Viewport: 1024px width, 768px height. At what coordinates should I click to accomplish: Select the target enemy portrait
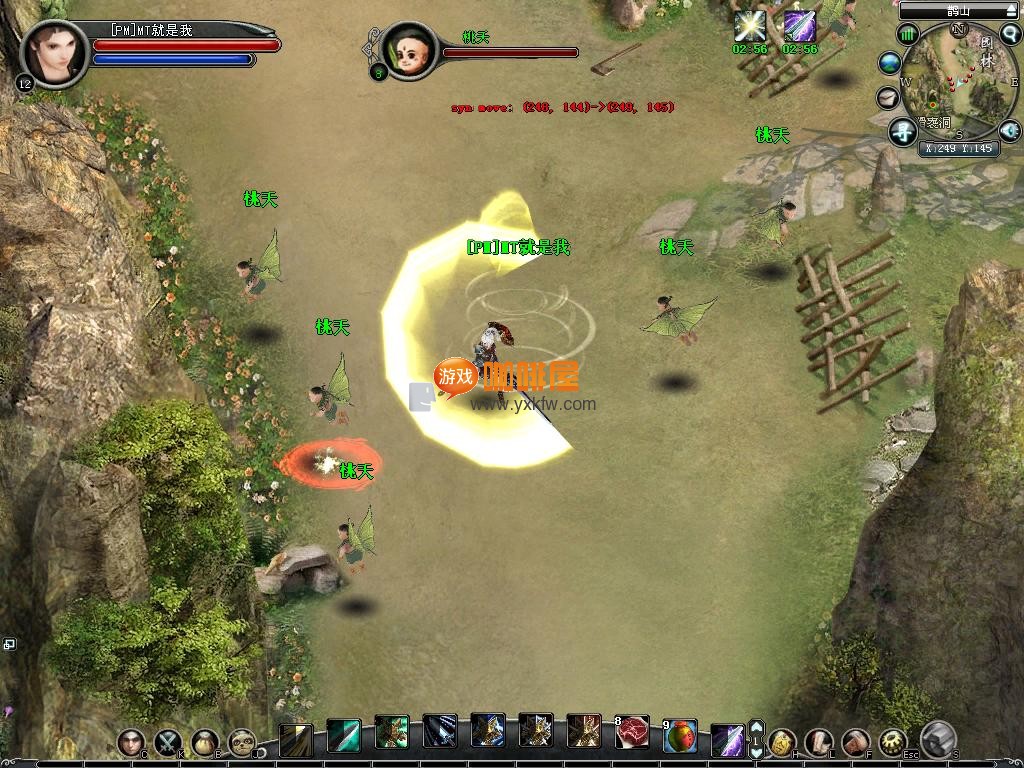point(409,49)
